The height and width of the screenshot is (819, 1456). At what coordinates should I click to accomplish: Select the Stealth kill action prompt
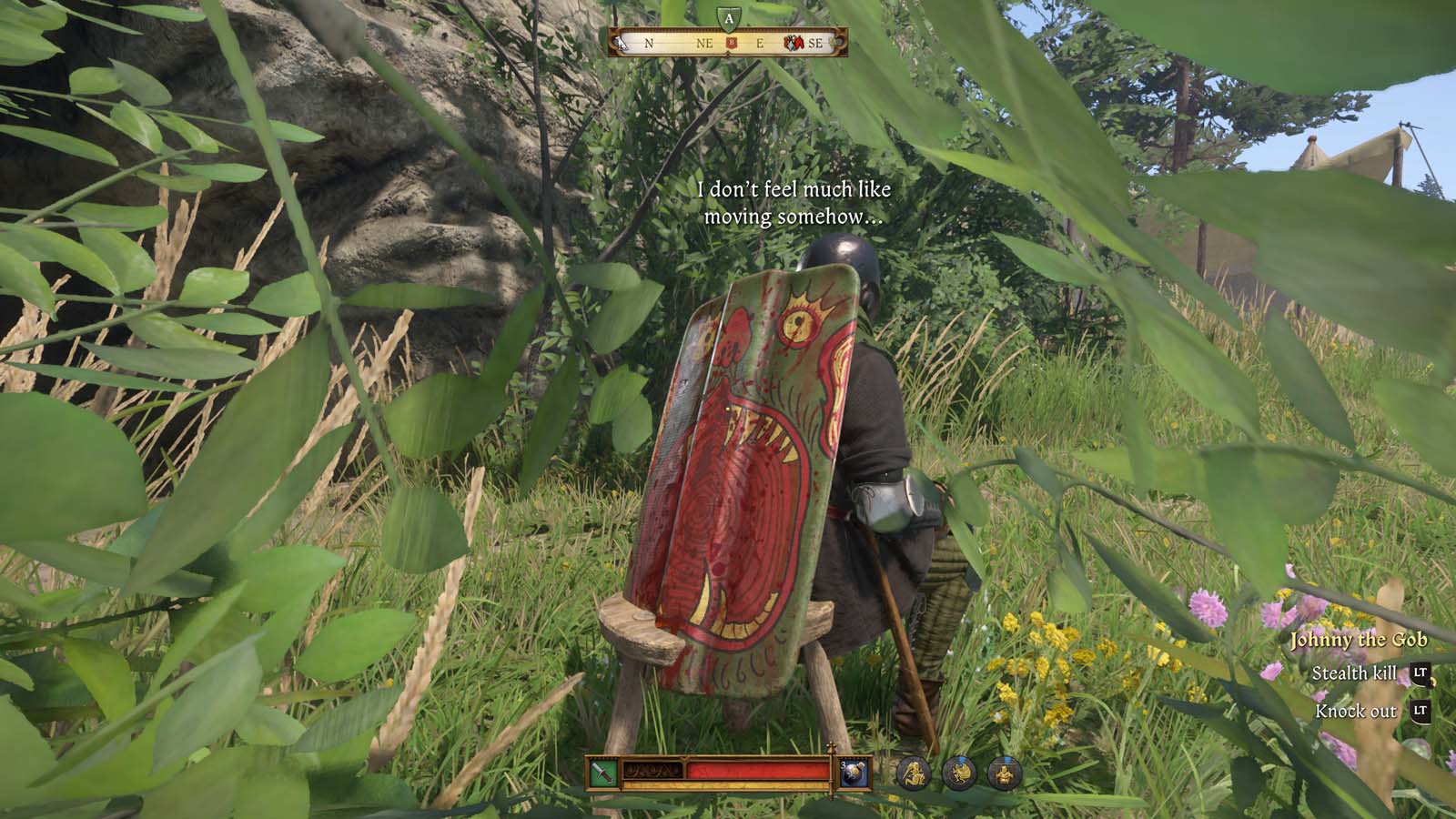pyautogui.click(x=1354, y=674)
